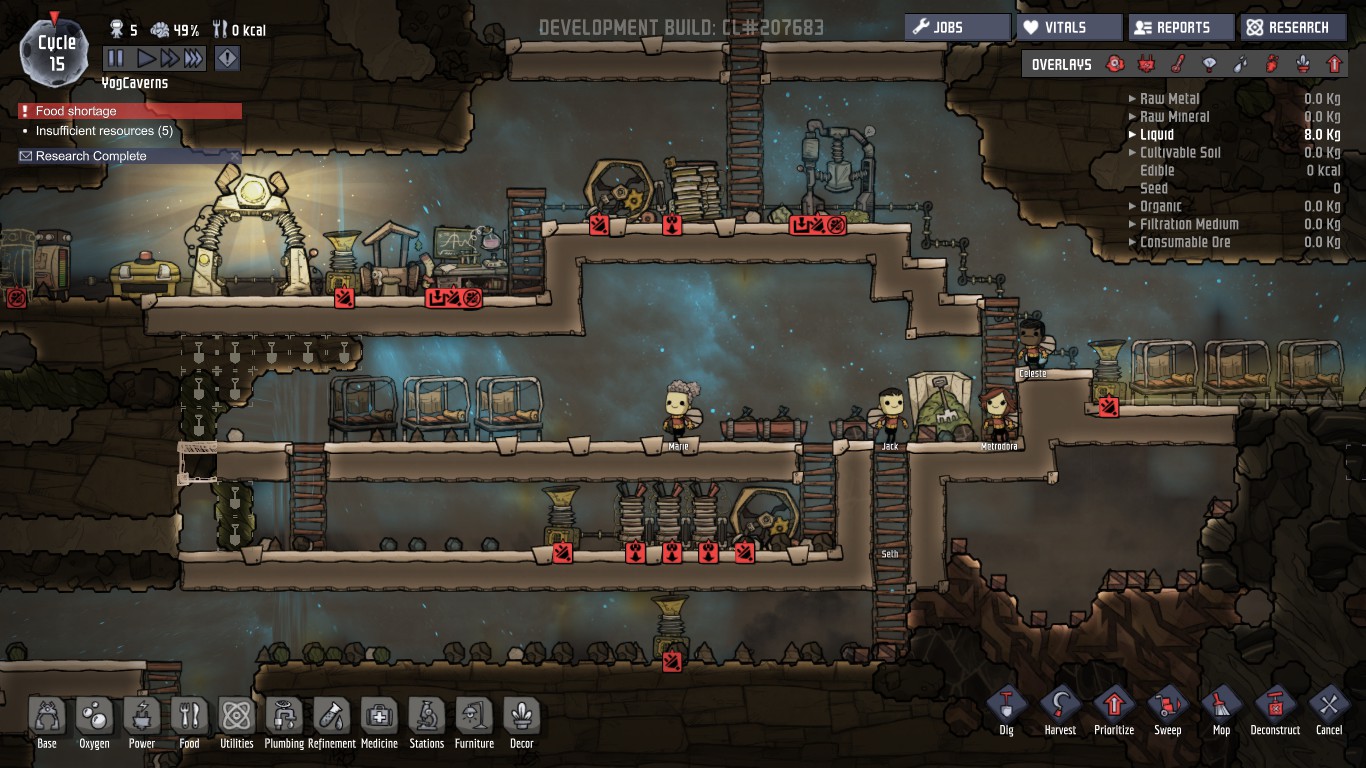Image resolution: width=1366 pixels, height=768 pixels.
Task: Set game speed to triple fast-forward
Action: pyautogui.click(x=193, y=59)
